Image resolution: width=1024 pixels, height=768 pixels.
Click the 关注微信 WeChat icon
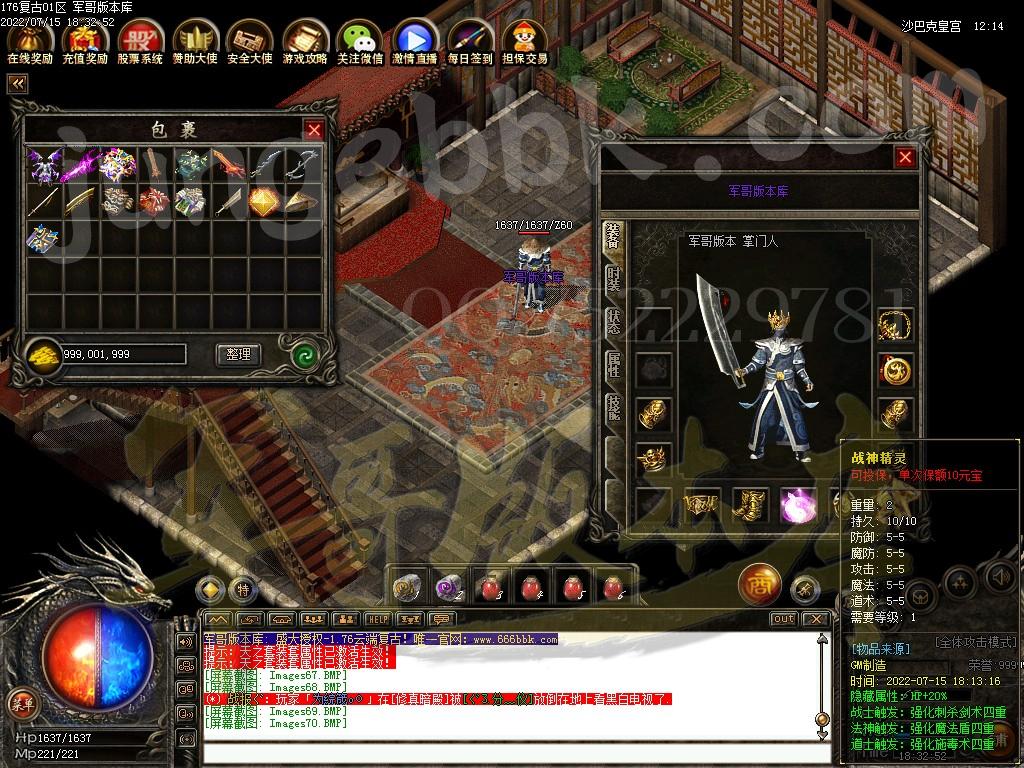pyautogui.click(x=360, y=40)
